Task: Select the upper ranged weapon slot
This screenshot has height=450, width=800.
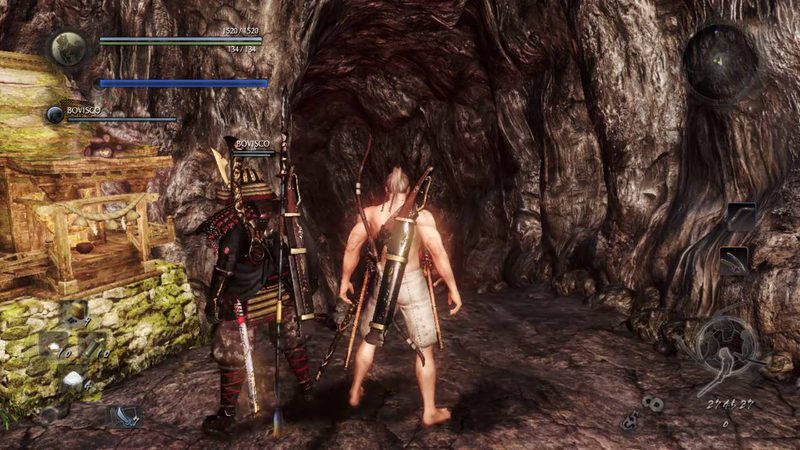Action: [x=741, y=217]
